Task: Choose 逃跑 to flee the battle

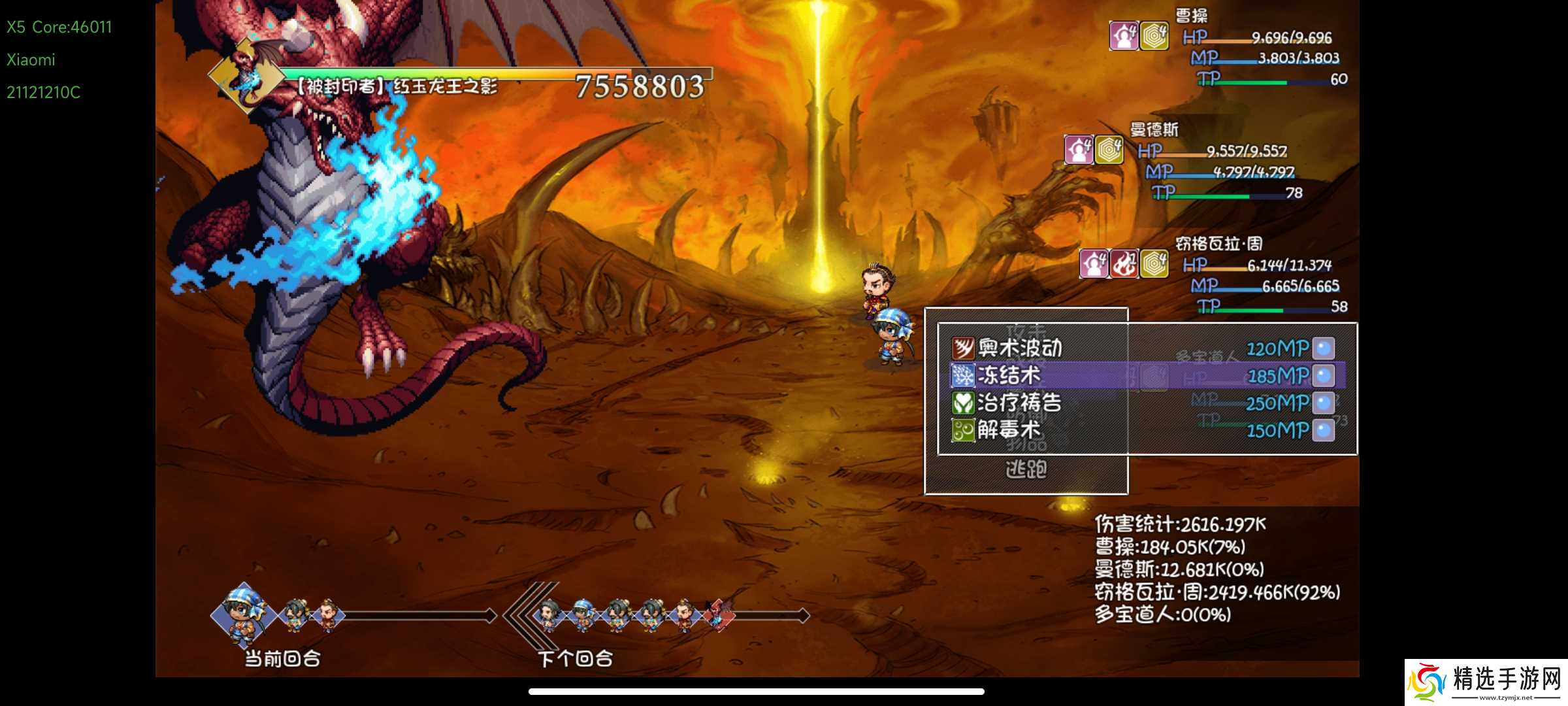Action: [1026, 469]
